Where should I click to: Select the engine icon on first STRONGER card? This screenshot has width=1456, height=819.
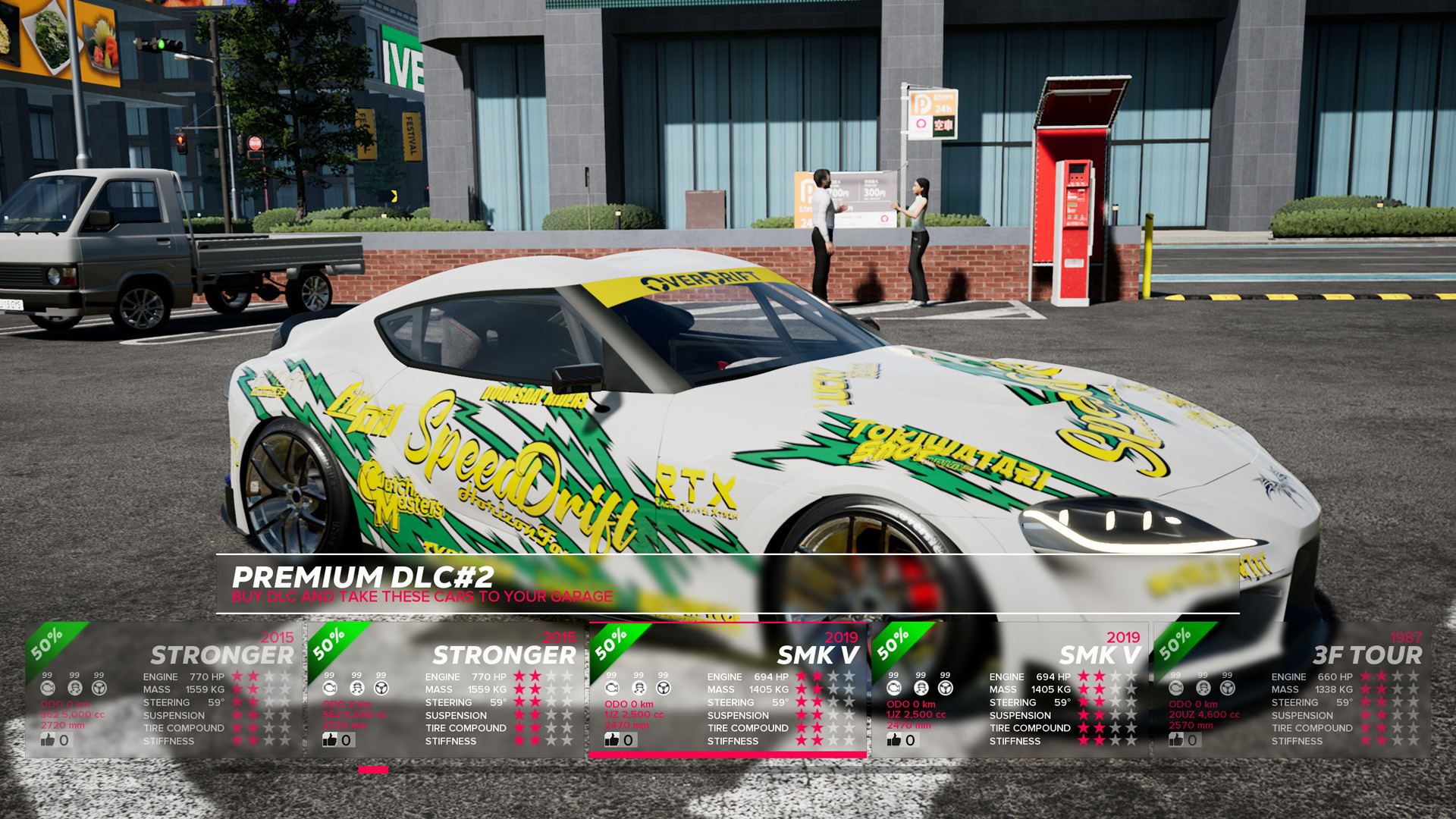pyautogui.click(x=49, y=687)
